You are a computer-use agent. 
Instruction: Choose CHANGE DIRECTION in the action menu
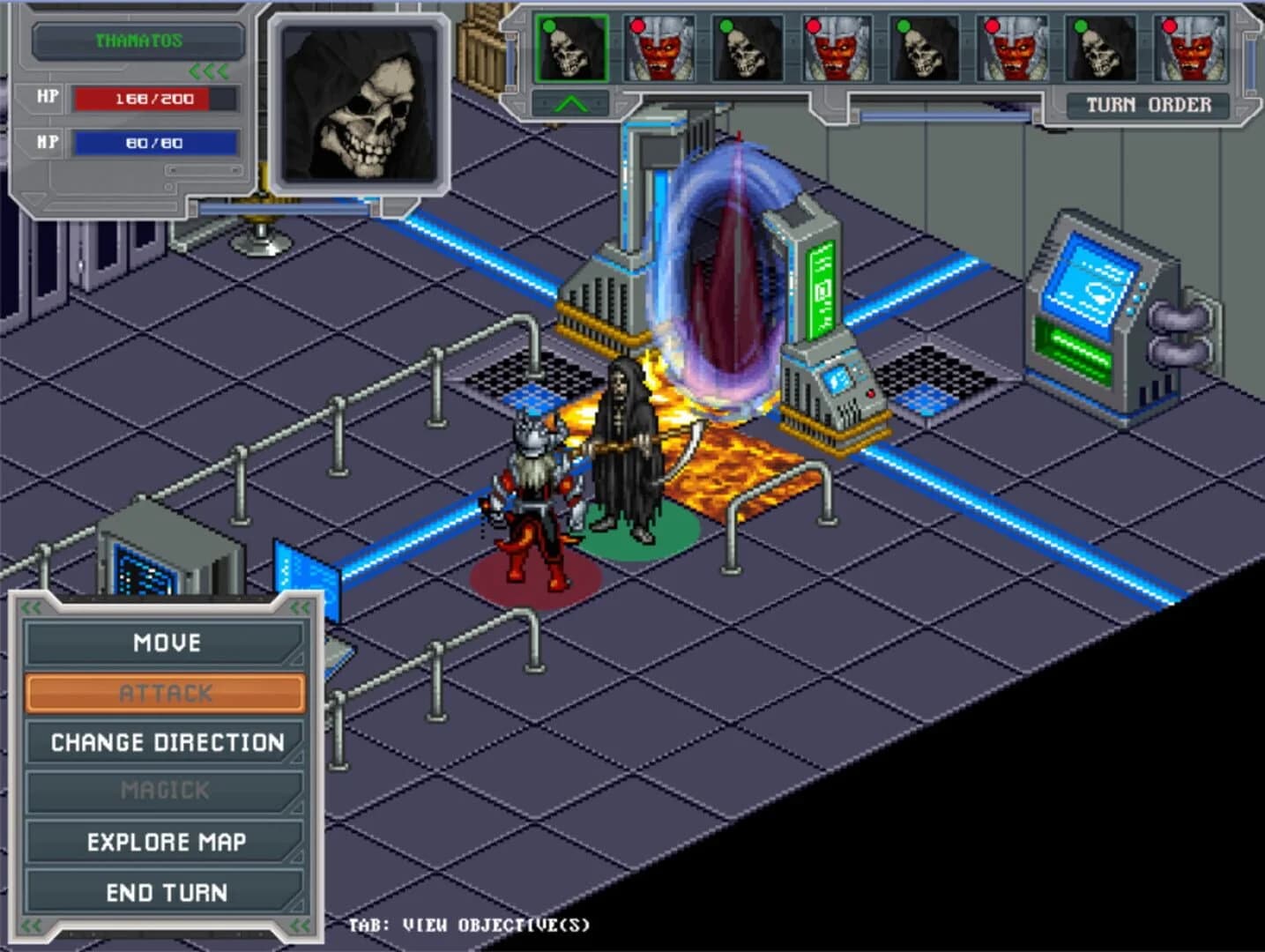(166, 742)
